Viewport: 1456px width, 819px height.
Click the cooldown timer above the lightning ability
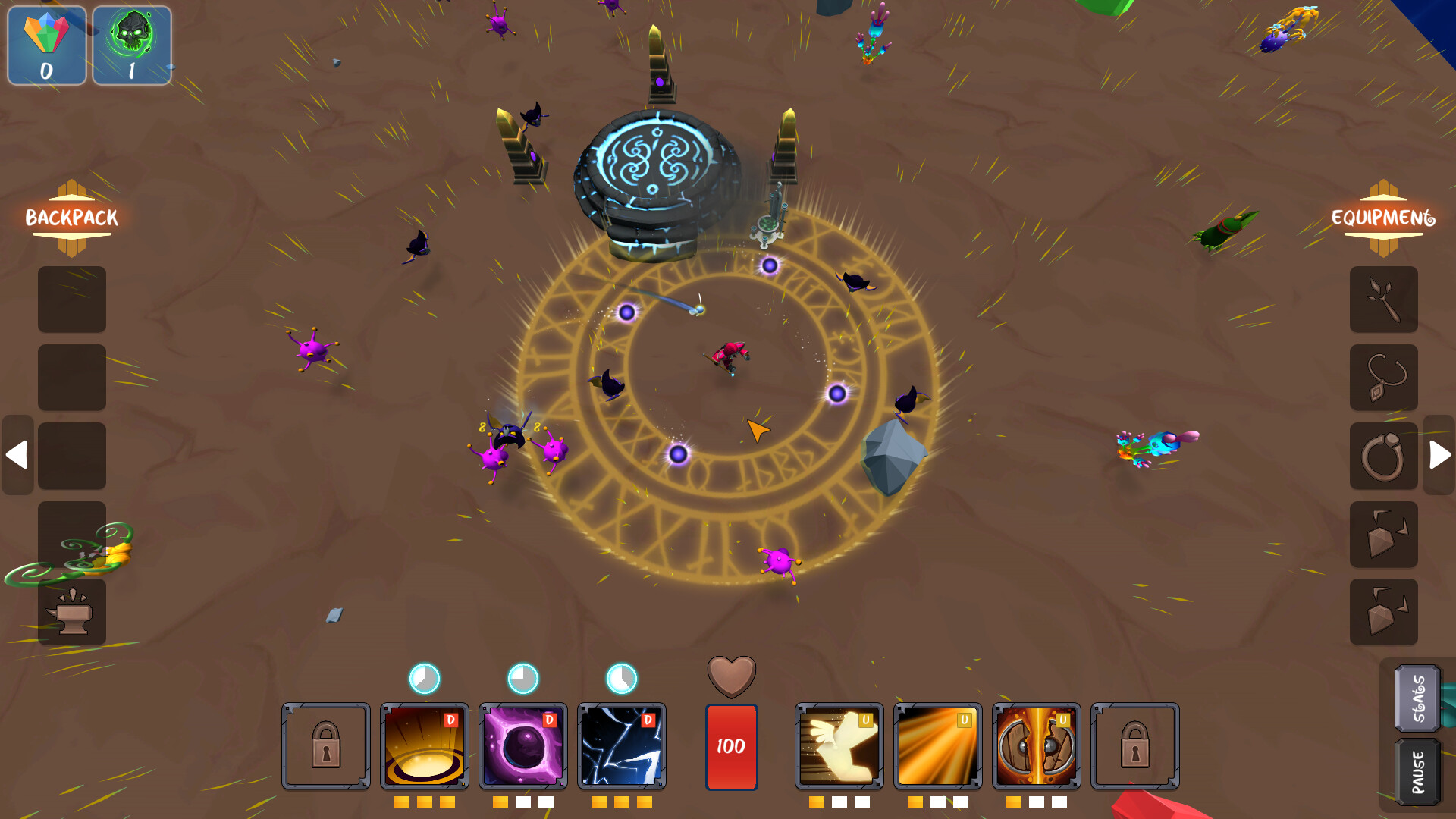(622, 679)
